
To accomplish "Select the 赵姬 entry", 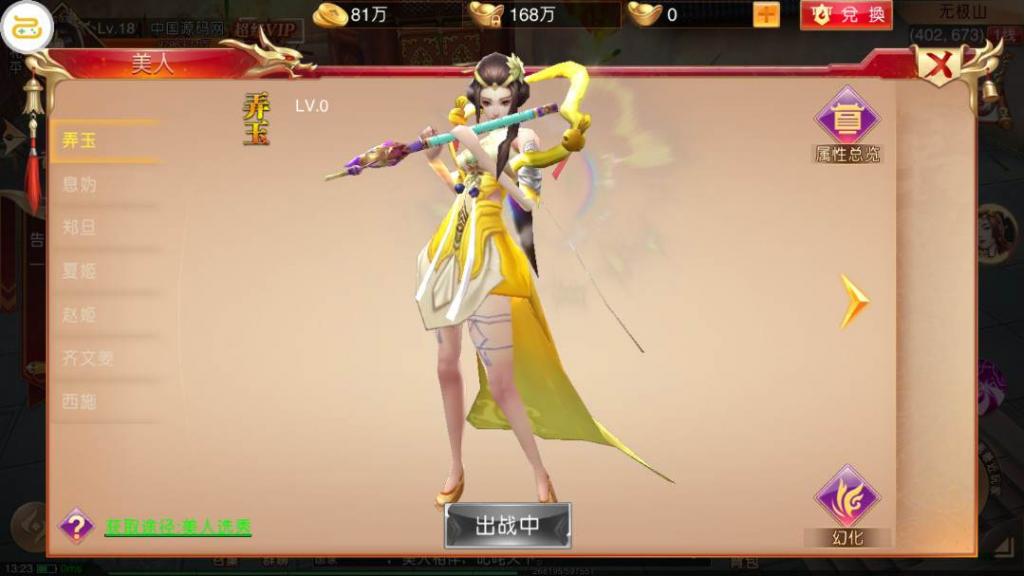I will click(80, 315).
